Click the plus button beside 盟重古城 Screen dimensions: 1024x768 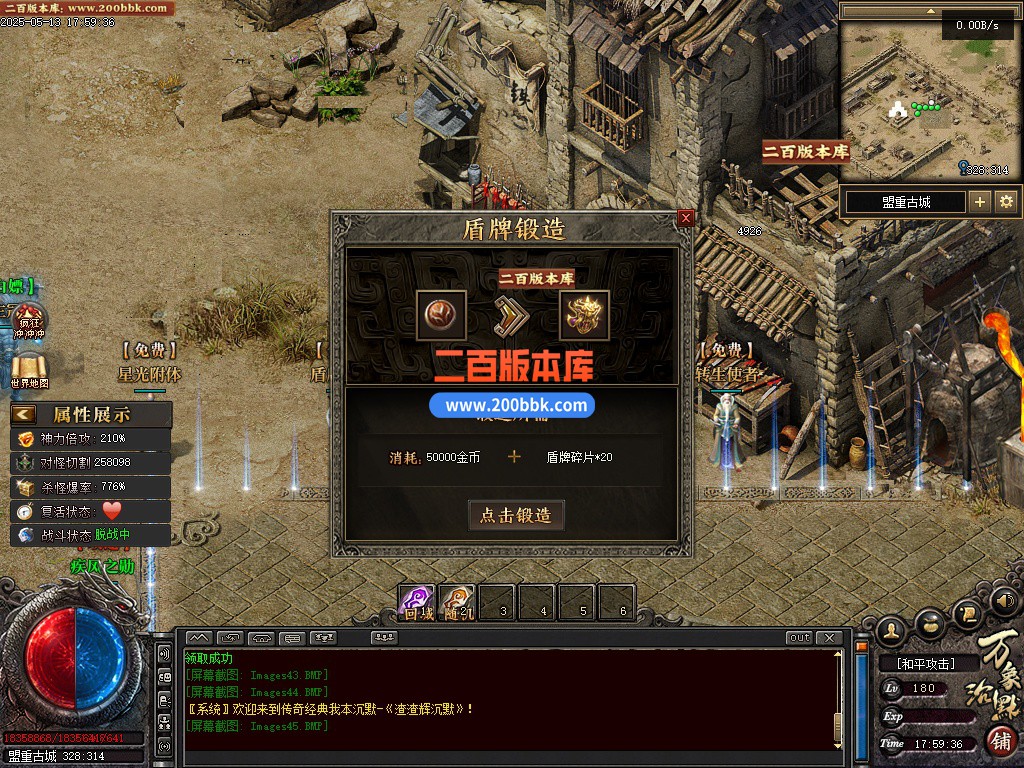coord(980,202)
